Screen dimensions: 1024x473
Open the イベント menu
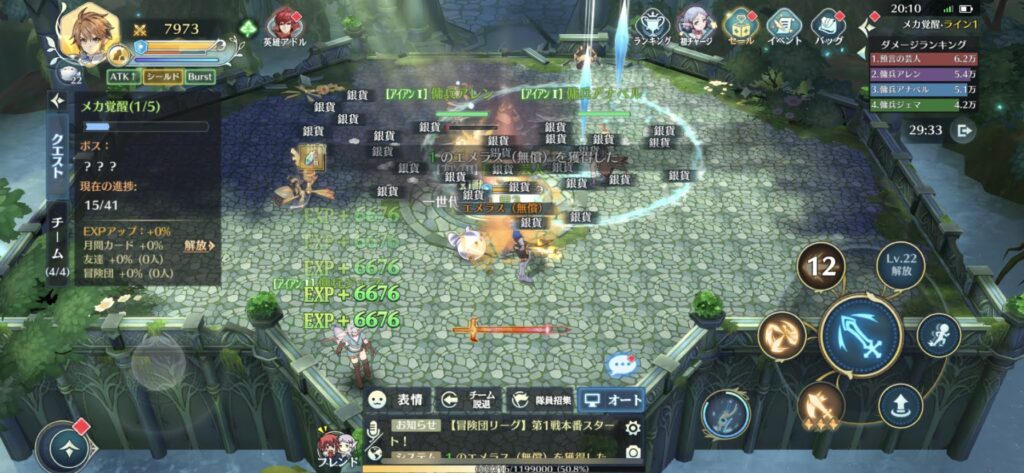click(x=785, y=26)
